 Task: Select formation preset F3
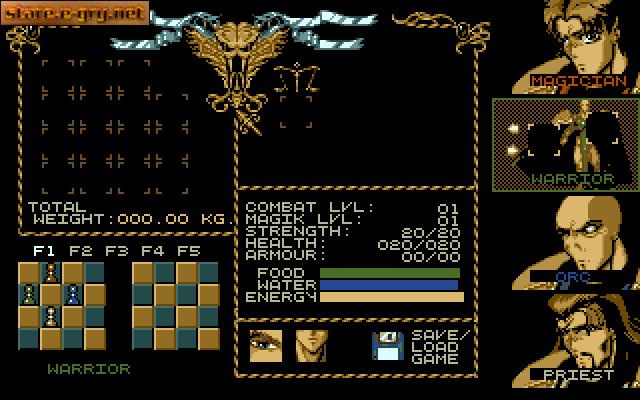[x=117, y=251]
